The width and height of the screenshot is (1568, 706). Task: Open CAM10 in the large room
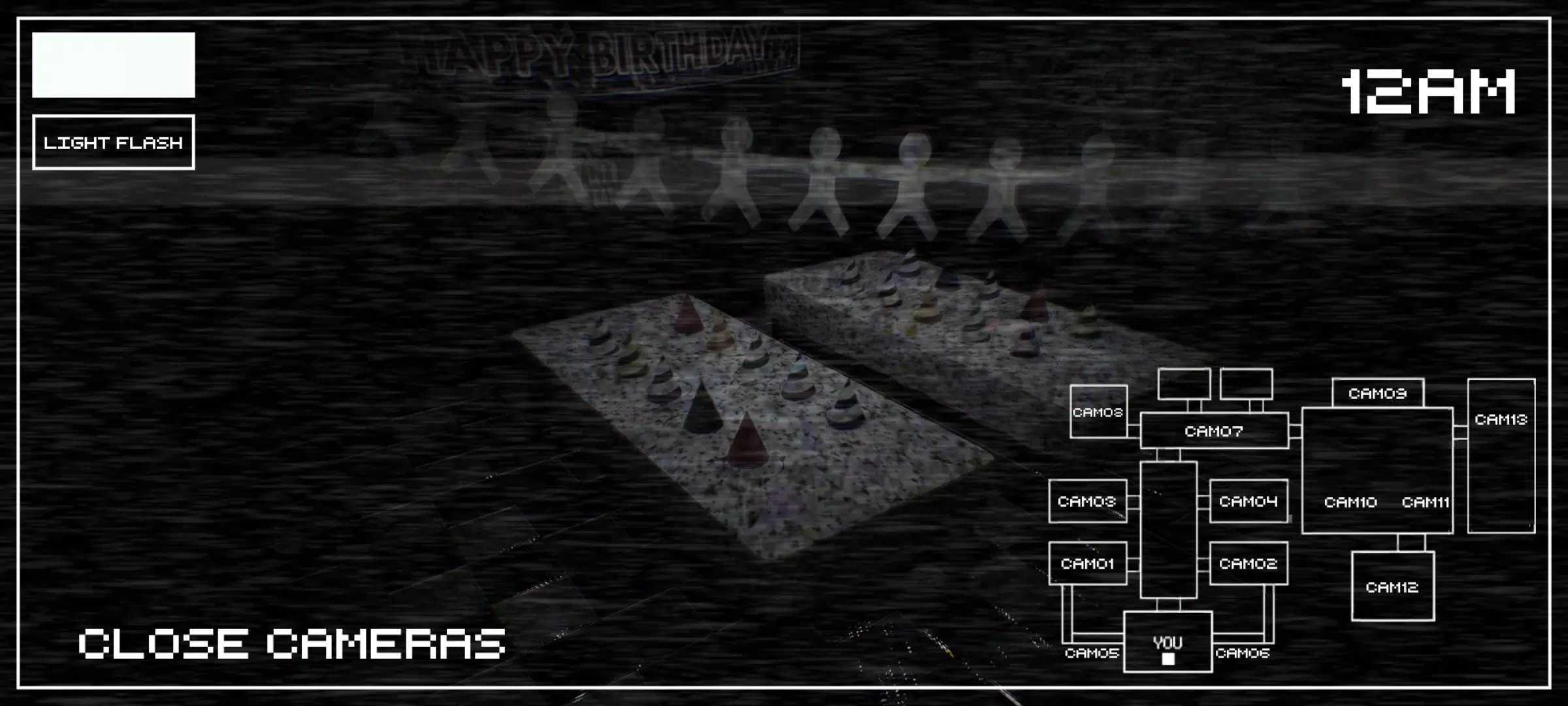click(x=1350, y=503)
